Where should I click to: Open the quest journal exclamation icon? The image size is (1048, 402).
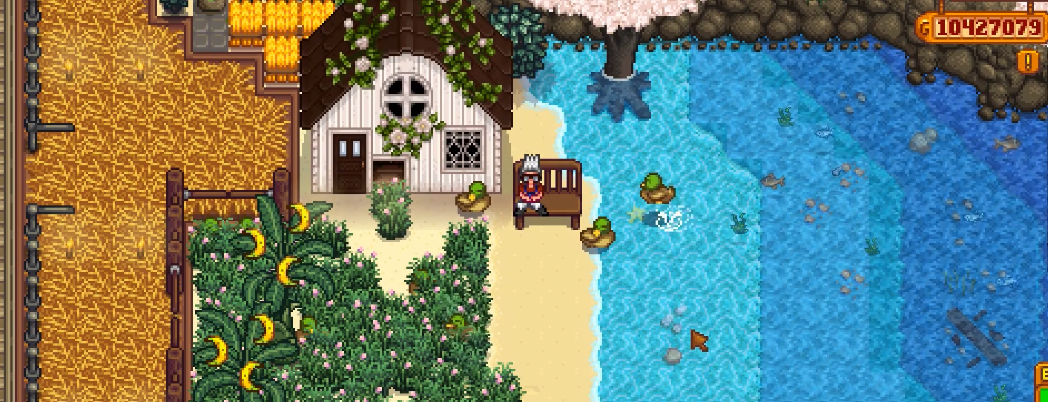pos(1027,62)
